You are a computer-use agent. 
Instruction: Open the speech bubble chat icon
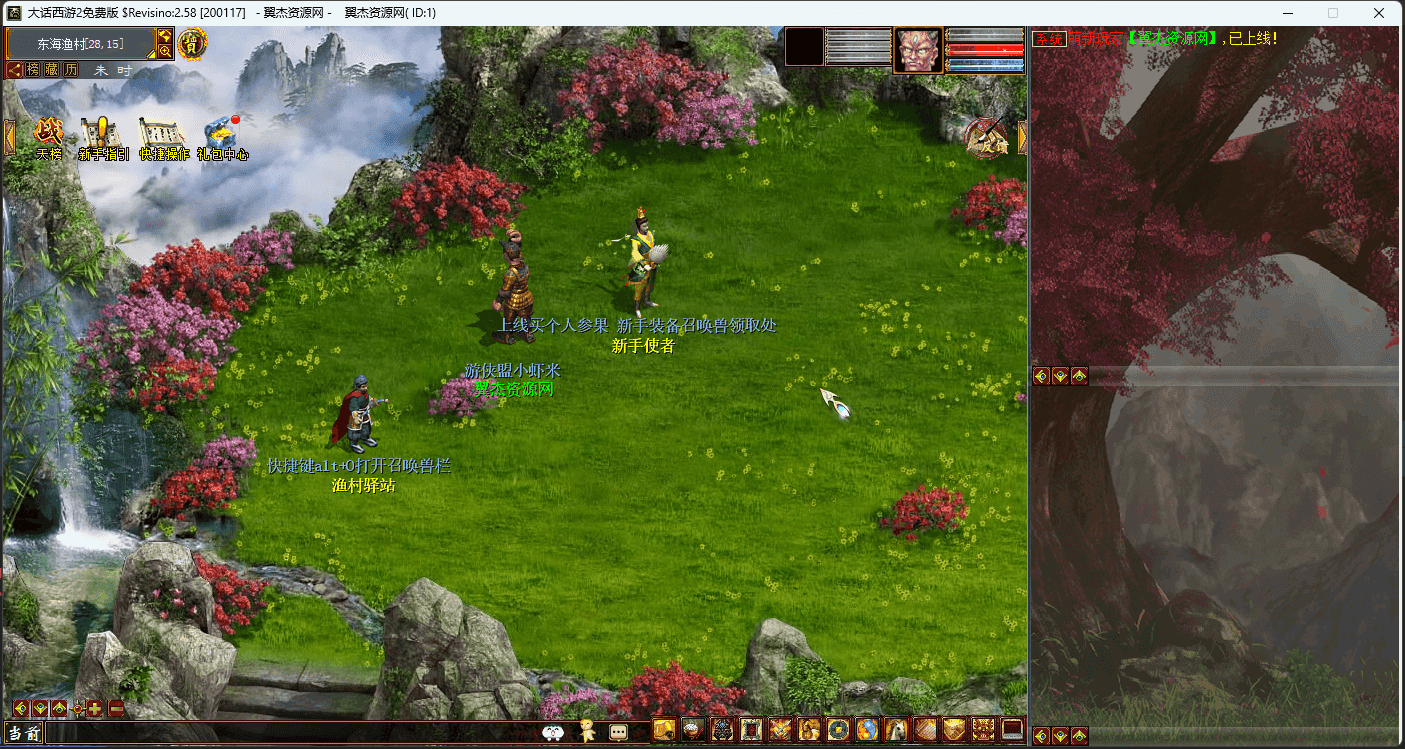(x=619, y=732)
